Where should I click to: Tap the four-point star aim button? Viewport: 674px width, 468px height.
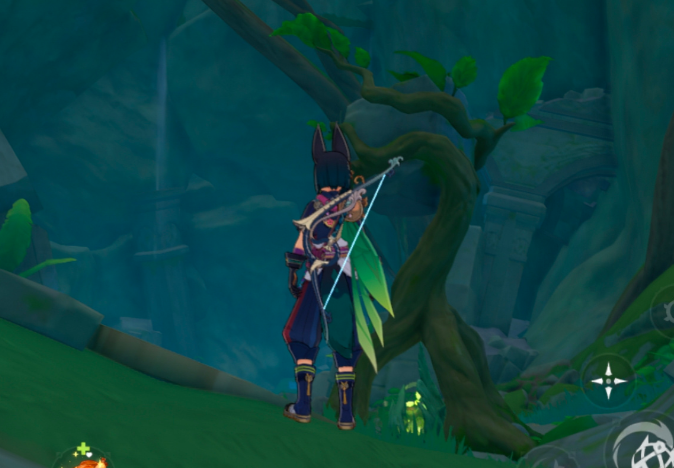coord(607,380)
